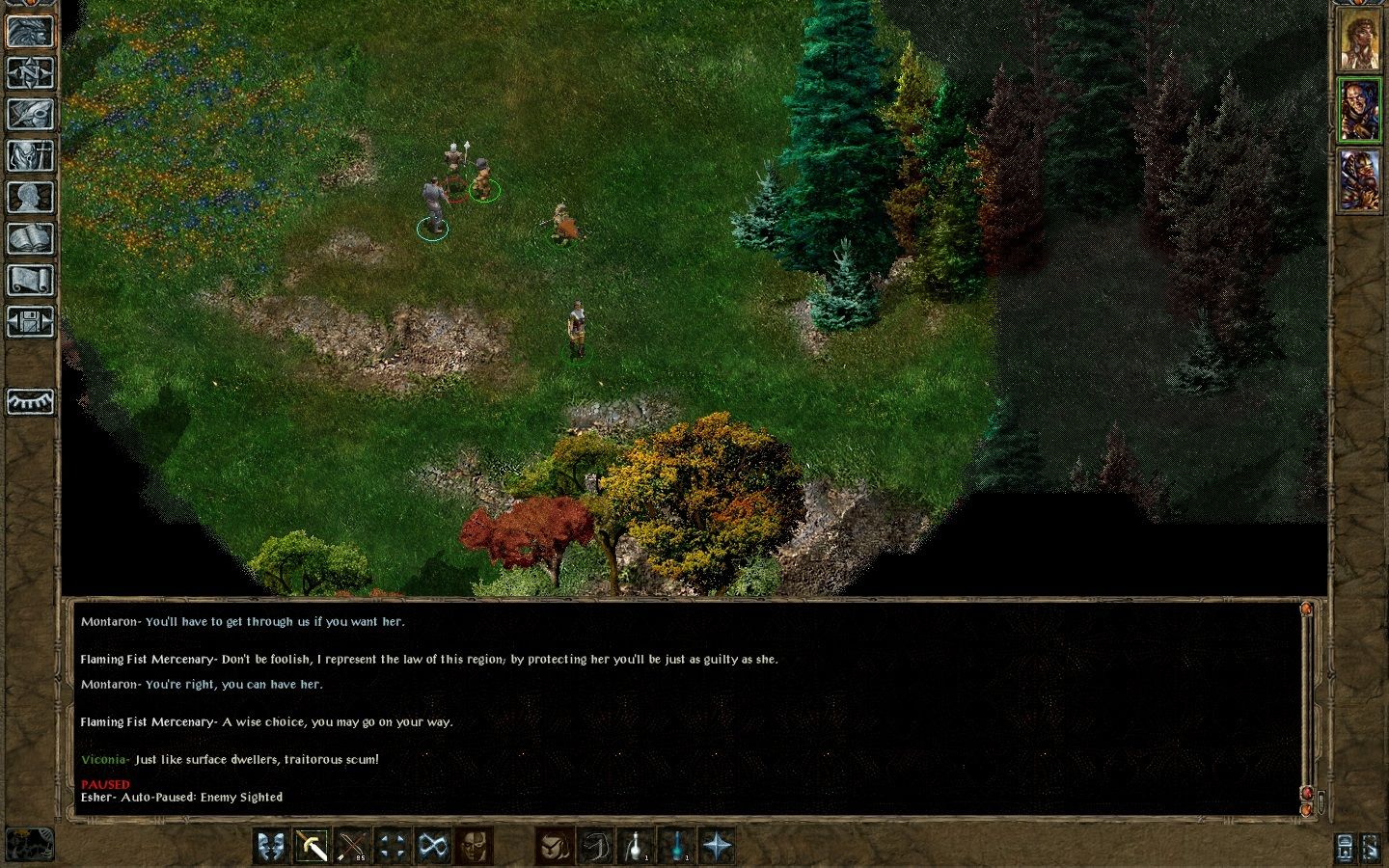Equip the short sword weapon slot

pos(312,846)
